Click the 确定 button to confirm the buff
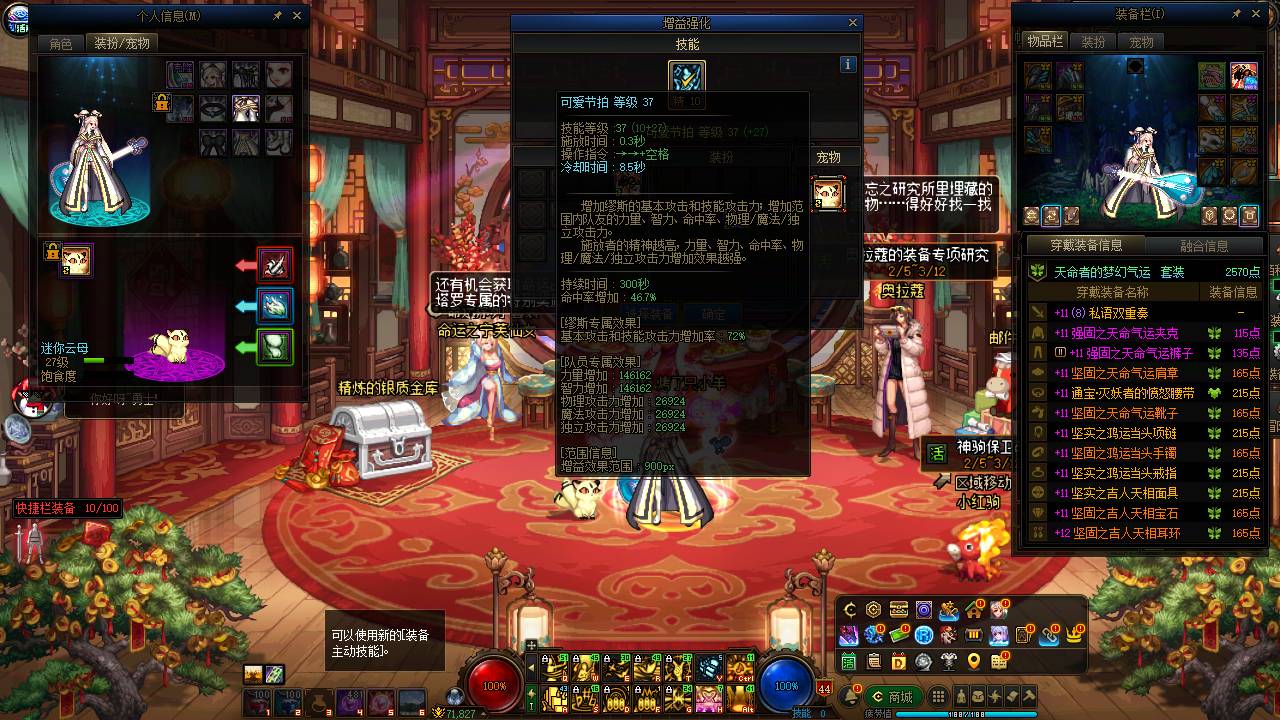This screenshot has width=1280, height=720. tap(713, 312)
